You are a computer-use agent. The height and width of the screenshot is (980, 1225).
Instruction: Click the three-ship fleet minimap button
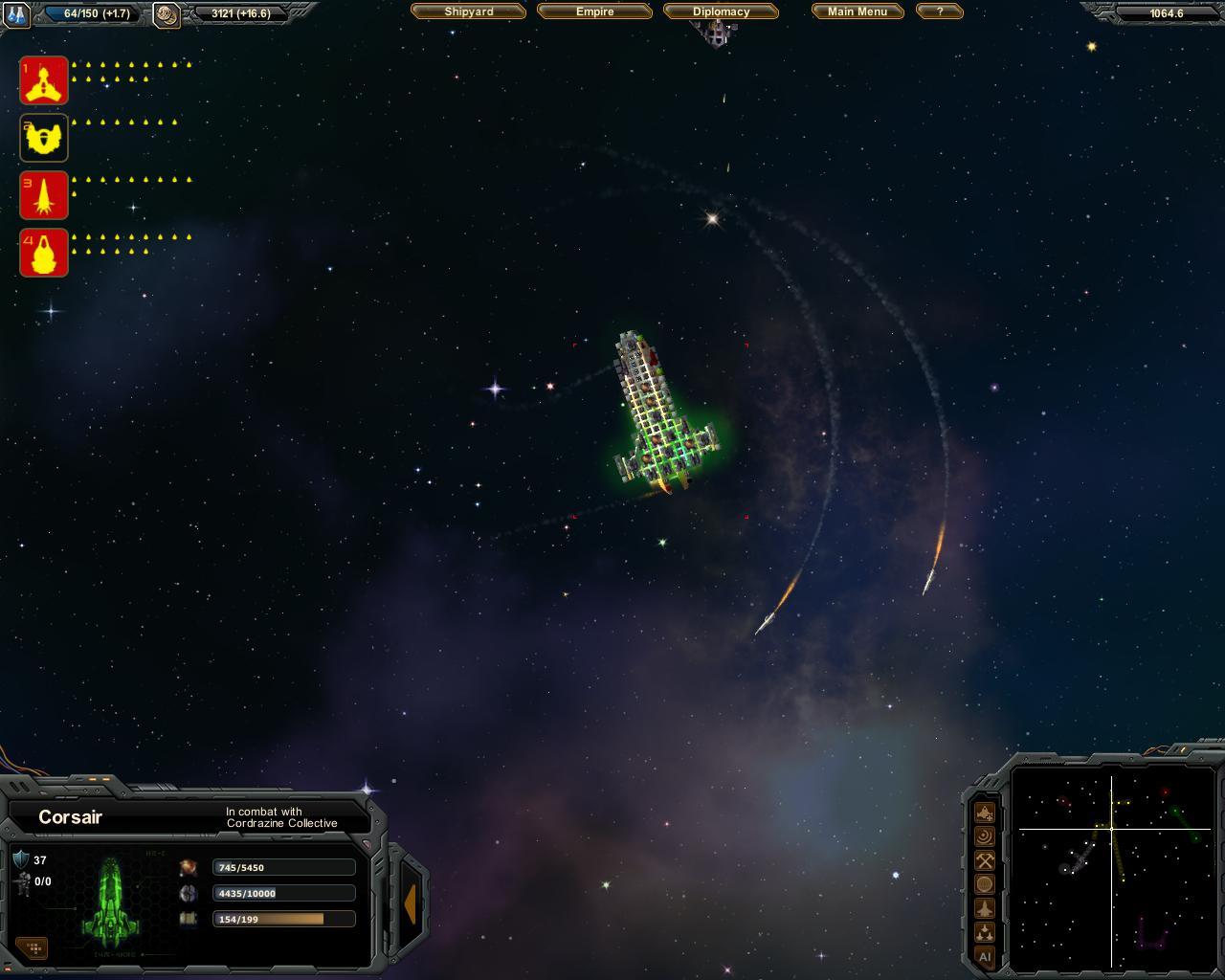coord(984,932)
